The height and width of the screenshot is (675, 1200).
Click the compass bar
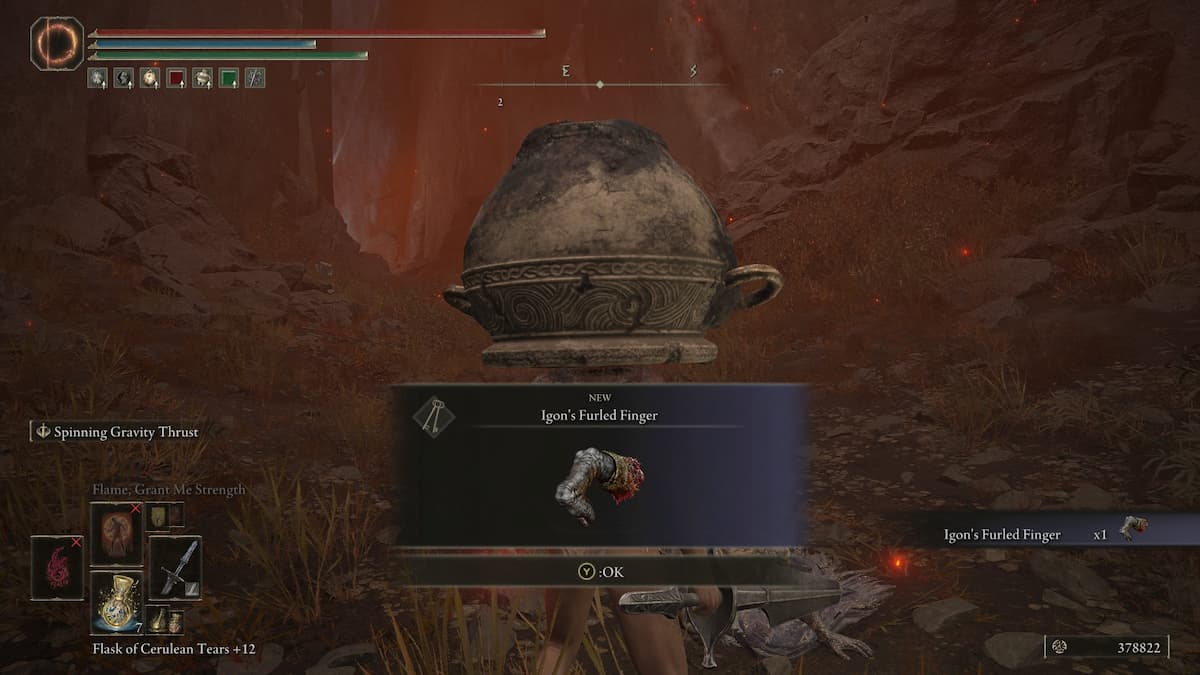tap(600, 84)
